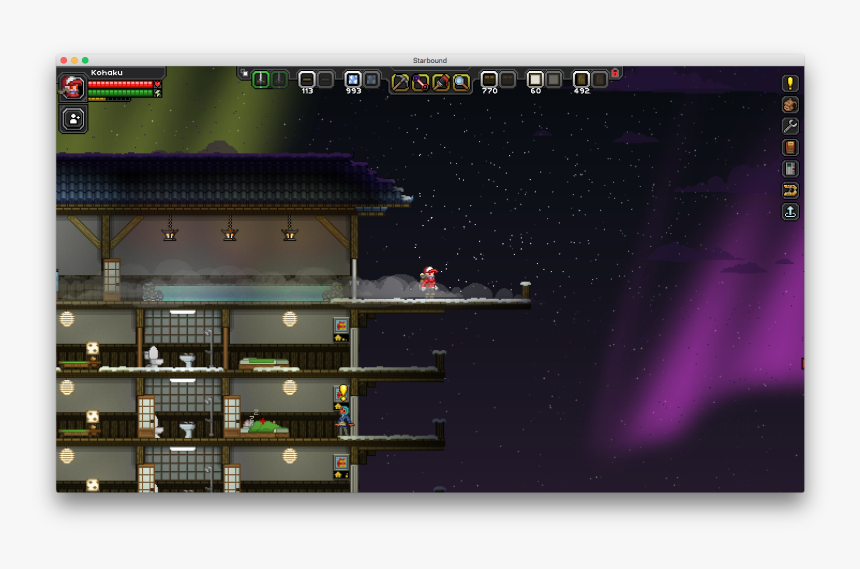Open the crafting wrench menu
The image size is (860, 569).
click(790, 126)
